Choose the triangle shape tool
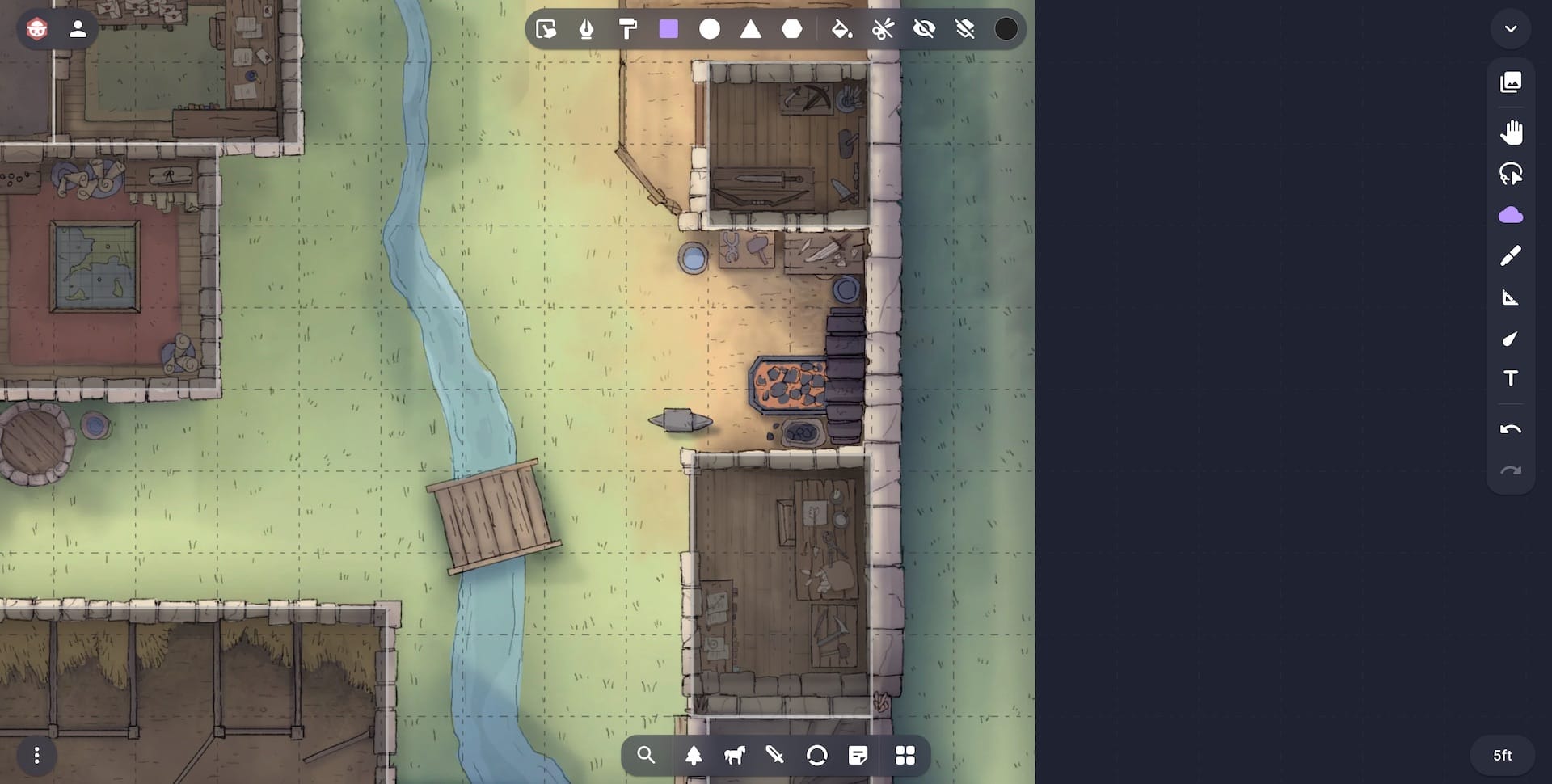Image resolution: width=1552 pixels, height=784 pixels. 751,29
